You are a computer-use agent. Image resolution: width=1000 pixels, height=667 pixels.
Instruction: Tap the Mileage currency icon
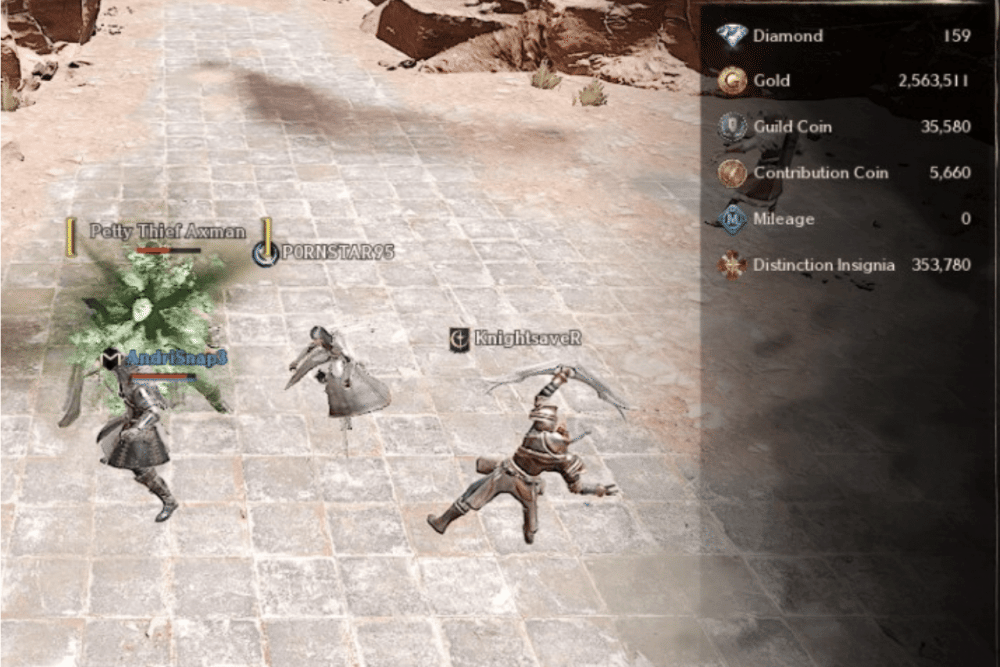tap(733, 219)
